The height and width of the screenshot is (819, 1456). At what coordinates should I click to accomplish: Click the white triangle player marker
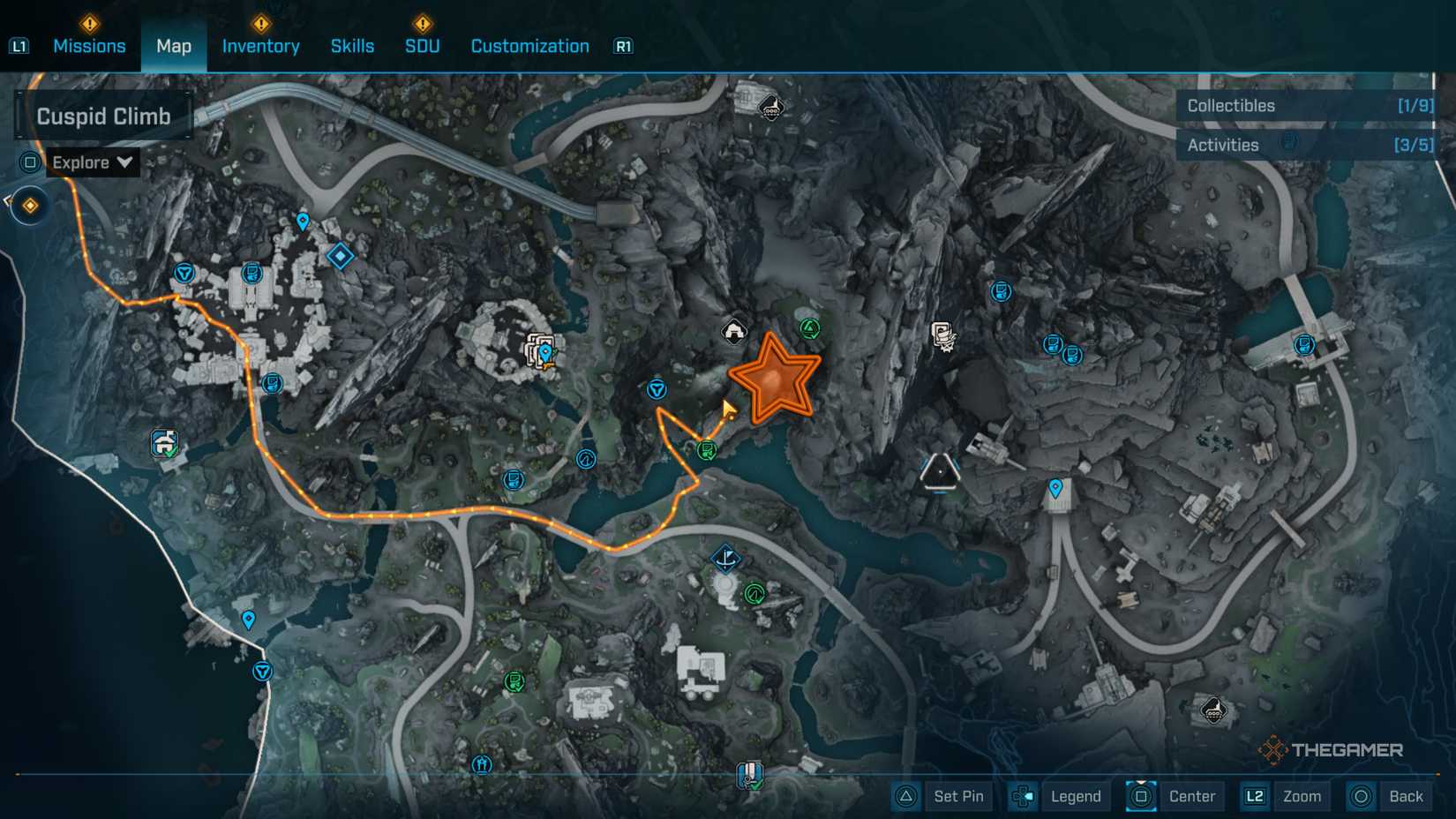pyautogui.click(x=940, y=471)
